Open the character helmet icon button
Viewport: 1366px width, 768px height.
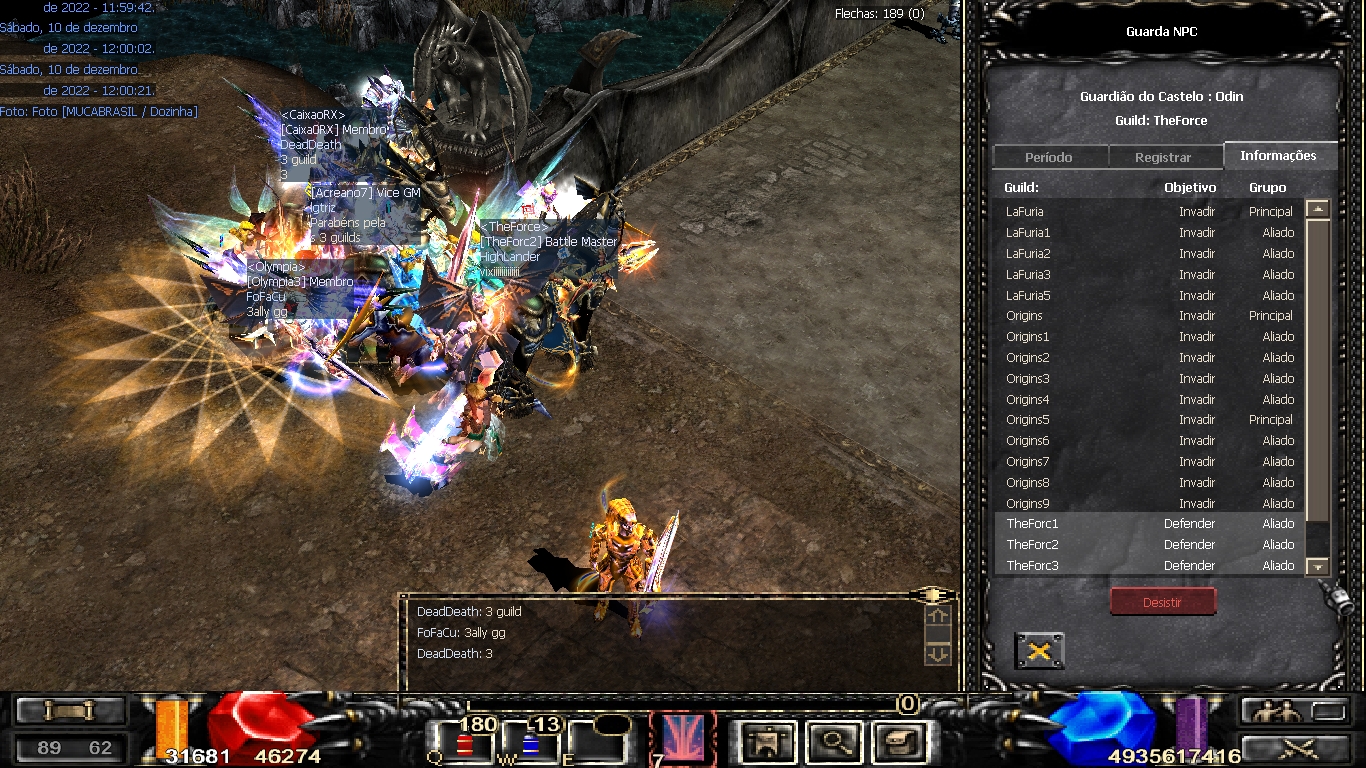coord(769,741)
